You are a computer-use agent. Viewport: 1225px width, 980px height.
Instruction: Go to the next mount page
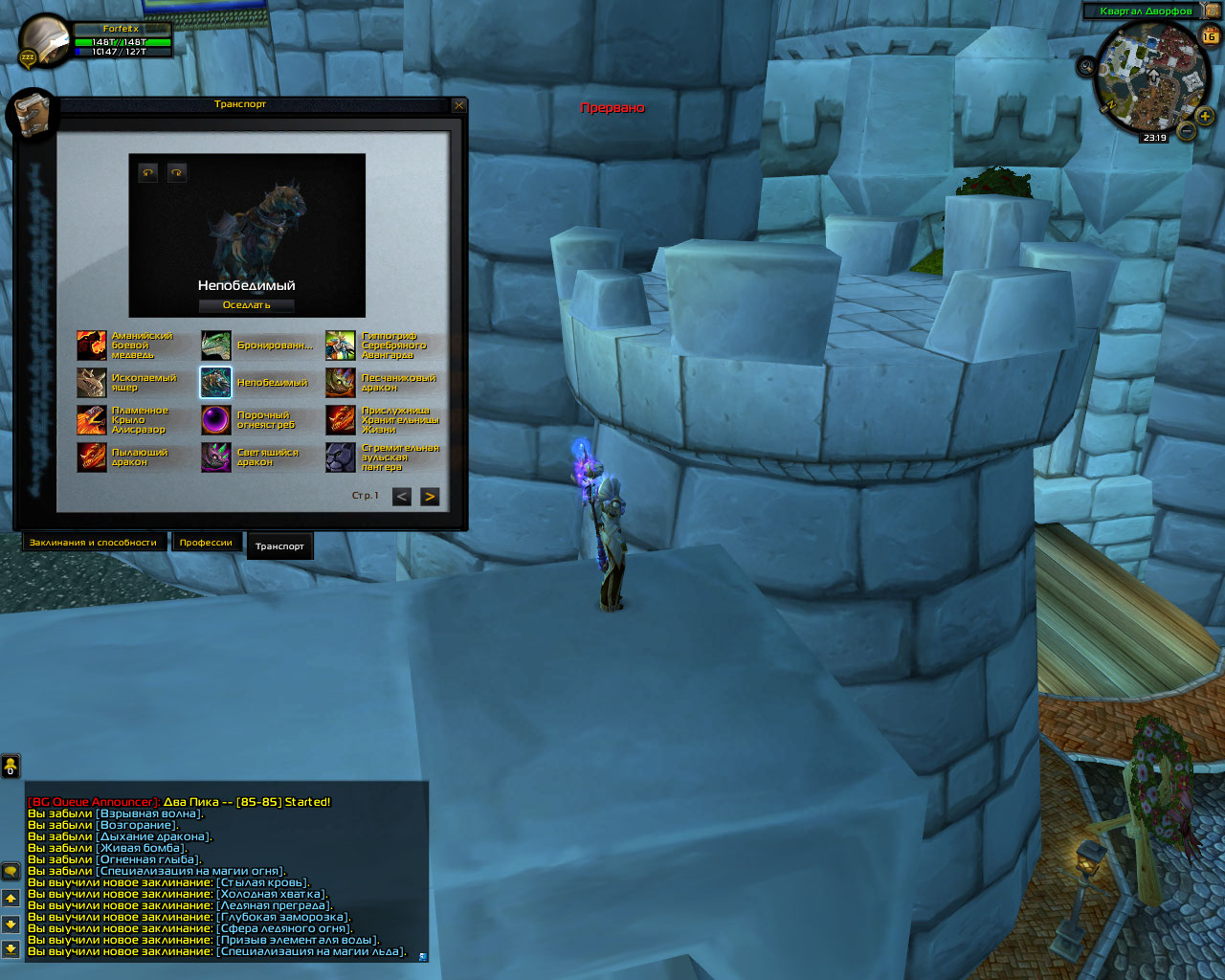click(x=430, y=497)
